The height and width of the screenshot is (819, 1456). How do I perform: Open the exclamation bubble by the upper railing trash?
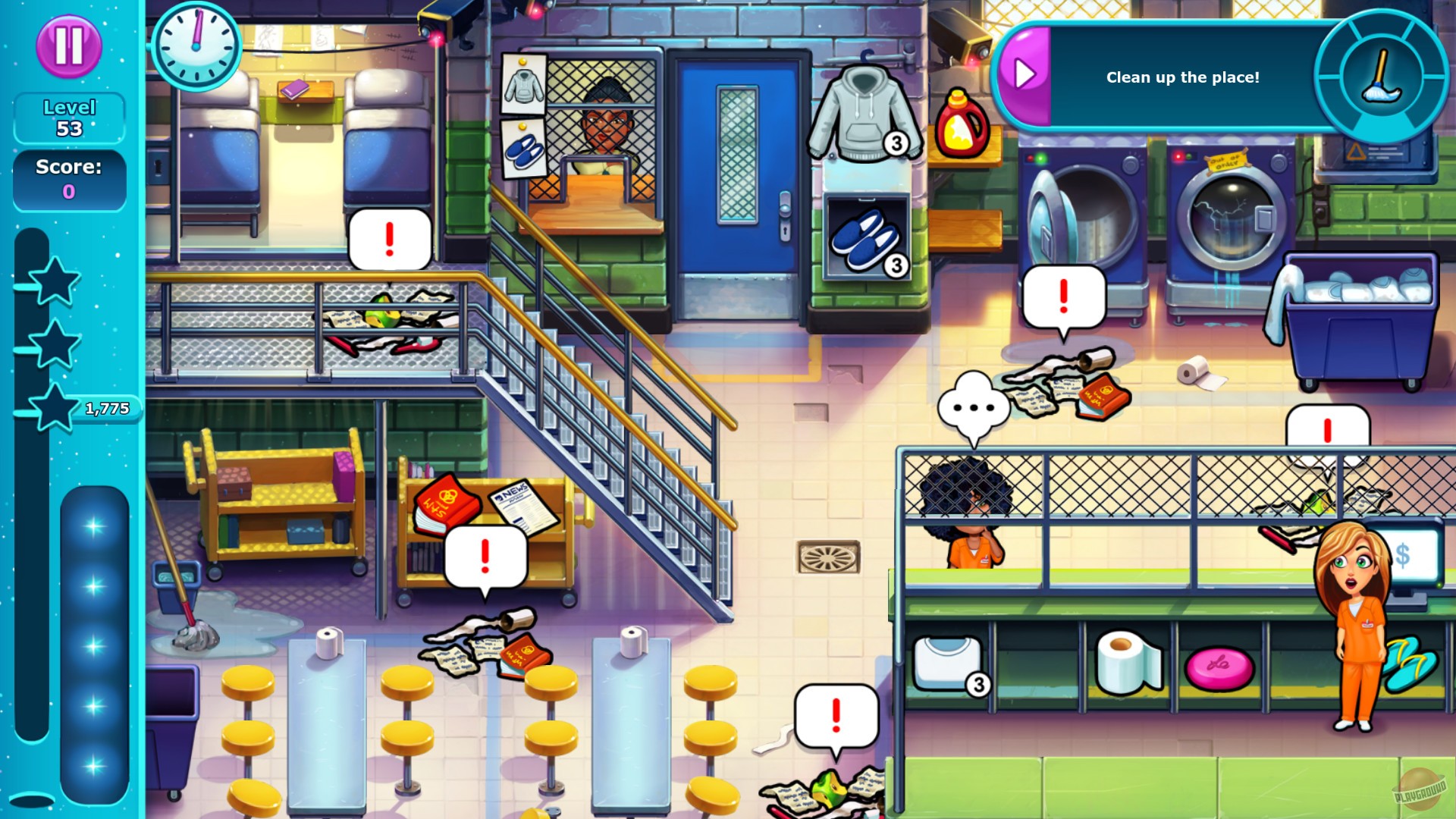coord(388,237)
